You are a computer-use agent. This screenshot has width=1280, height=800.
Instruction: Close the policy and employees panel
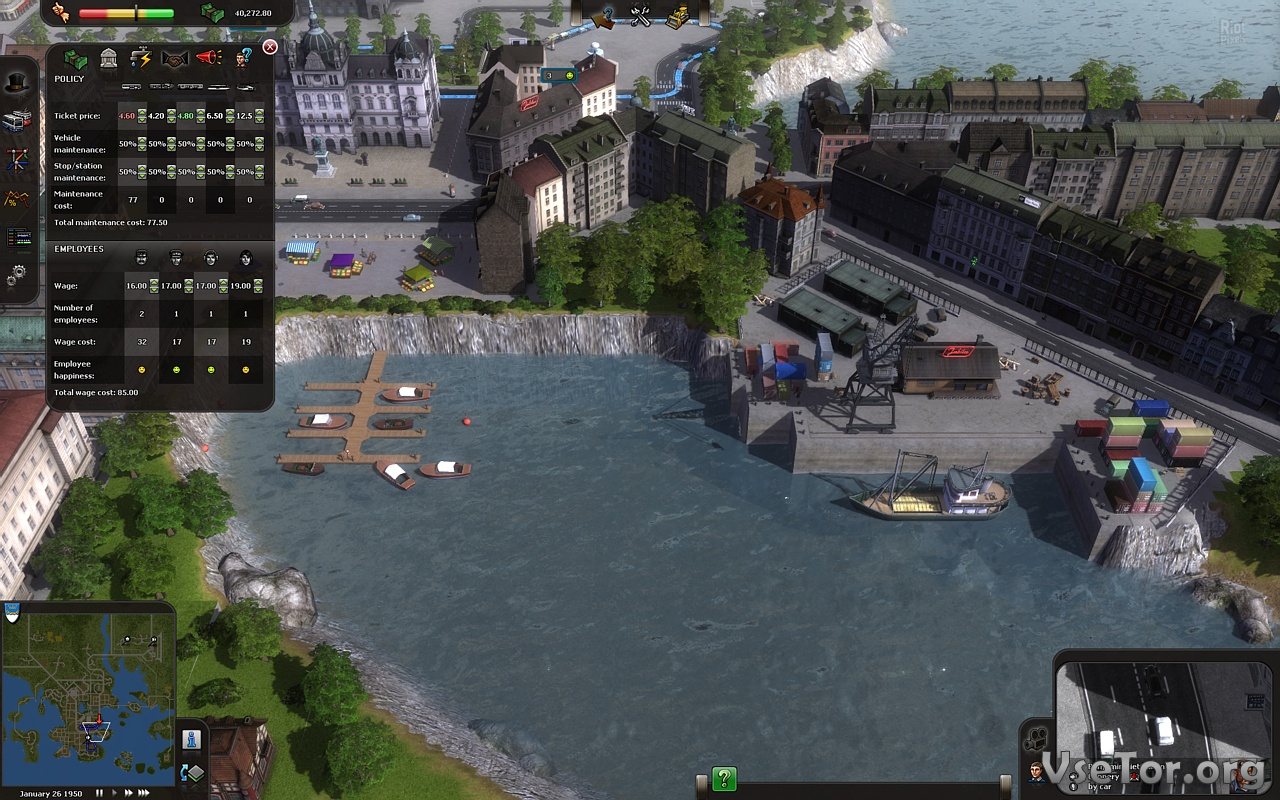270,47
